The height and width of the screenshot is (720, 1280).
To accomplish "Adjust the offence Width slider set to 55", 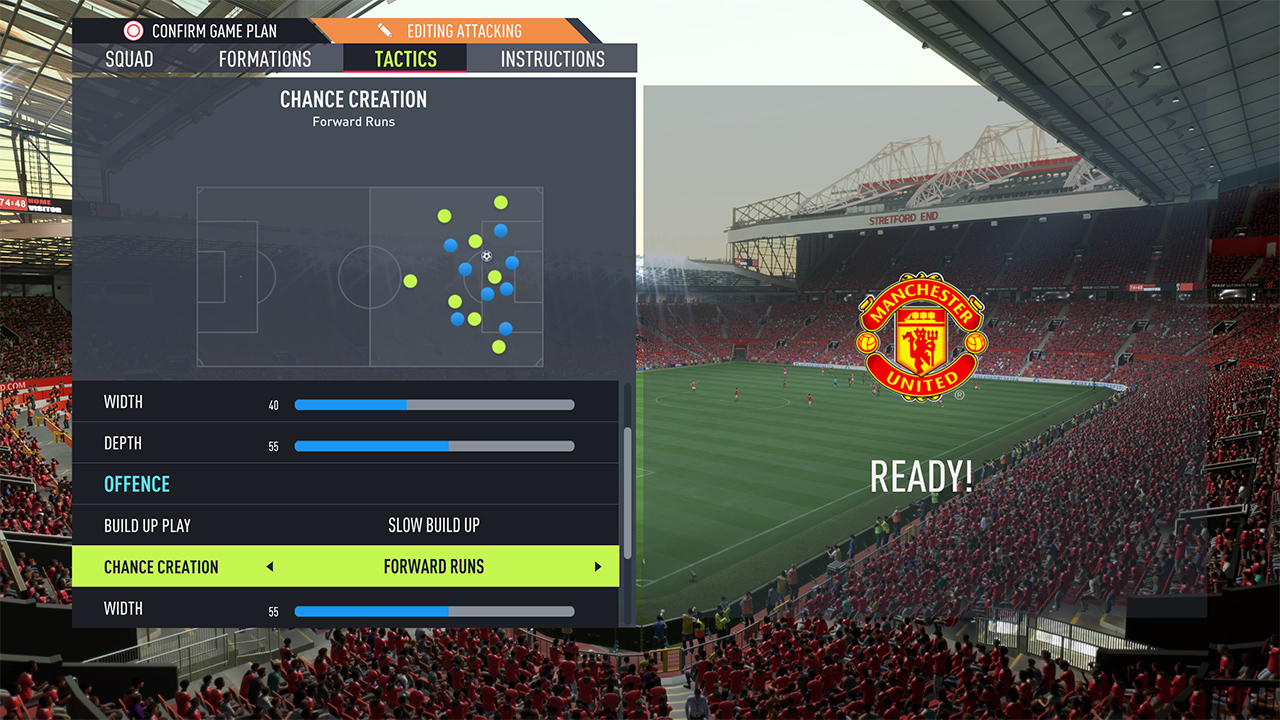I will click(x=434, y=611).
